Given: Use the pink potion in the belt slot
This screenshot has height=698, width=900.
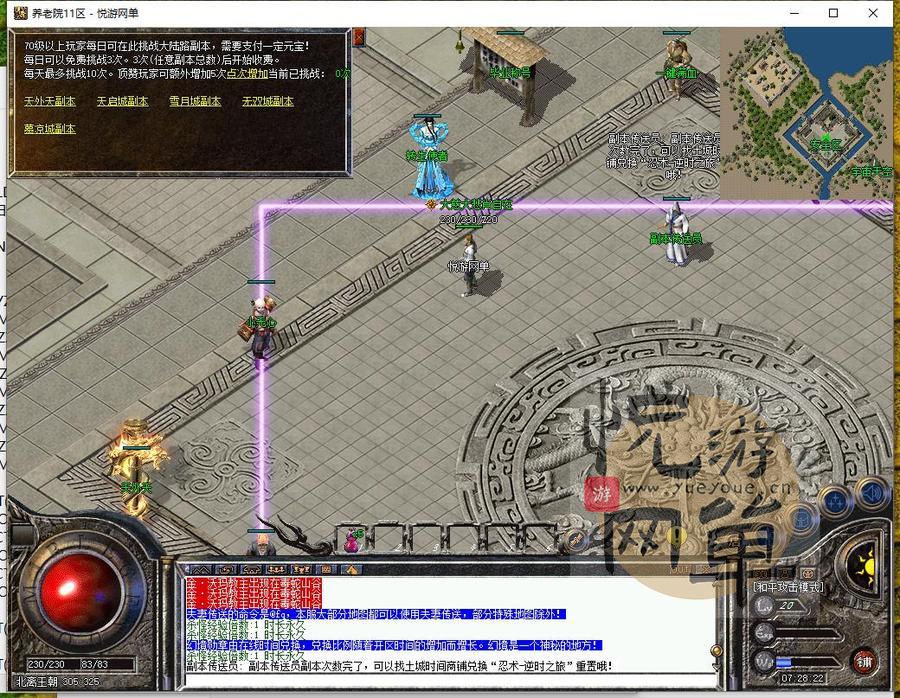Looking at the screenshot, I should [x=352, y=540].
